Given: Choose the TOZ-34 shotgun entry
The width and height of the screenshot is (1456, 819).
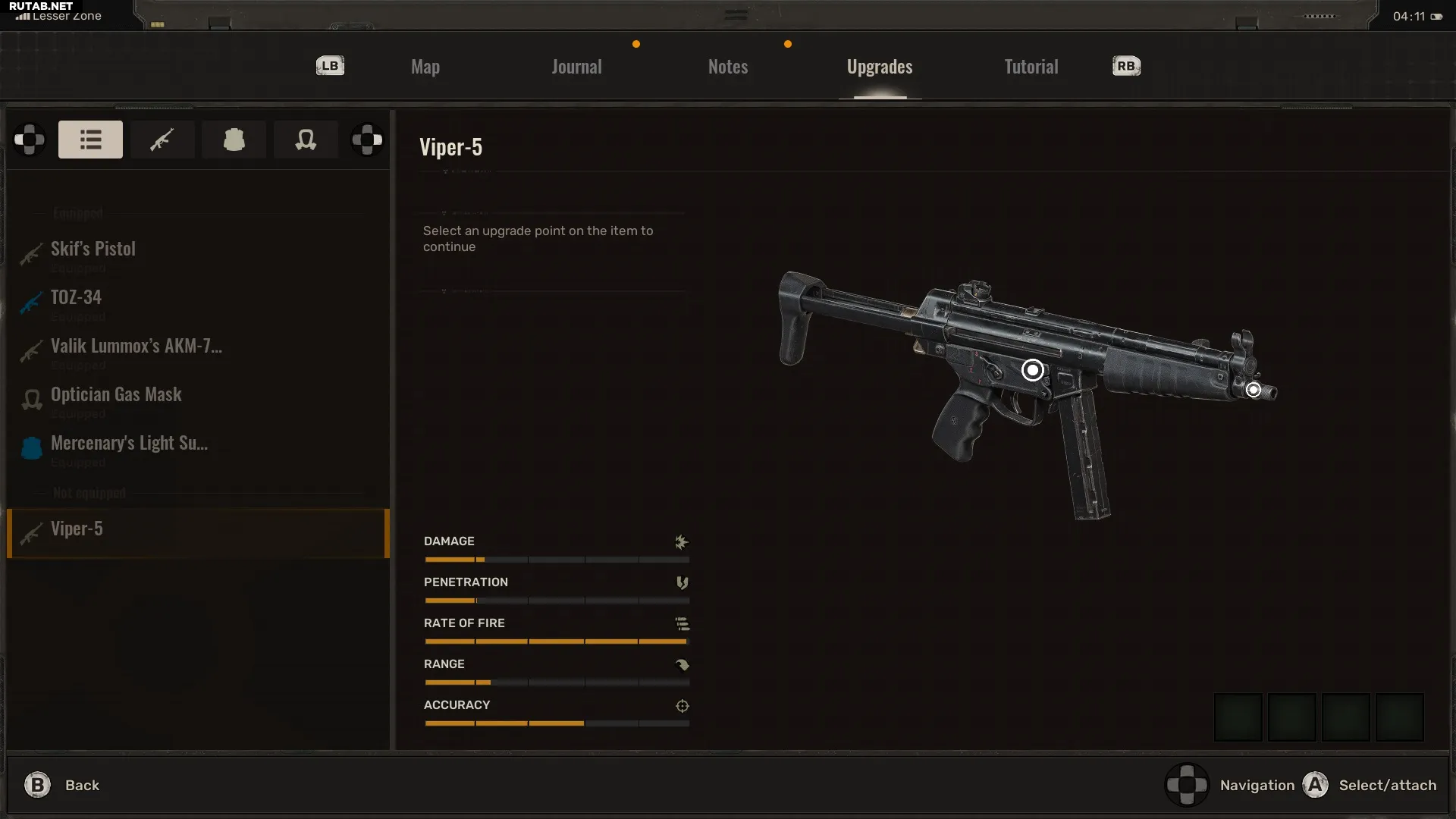Looking at the screenshot, I should [76, 298].
